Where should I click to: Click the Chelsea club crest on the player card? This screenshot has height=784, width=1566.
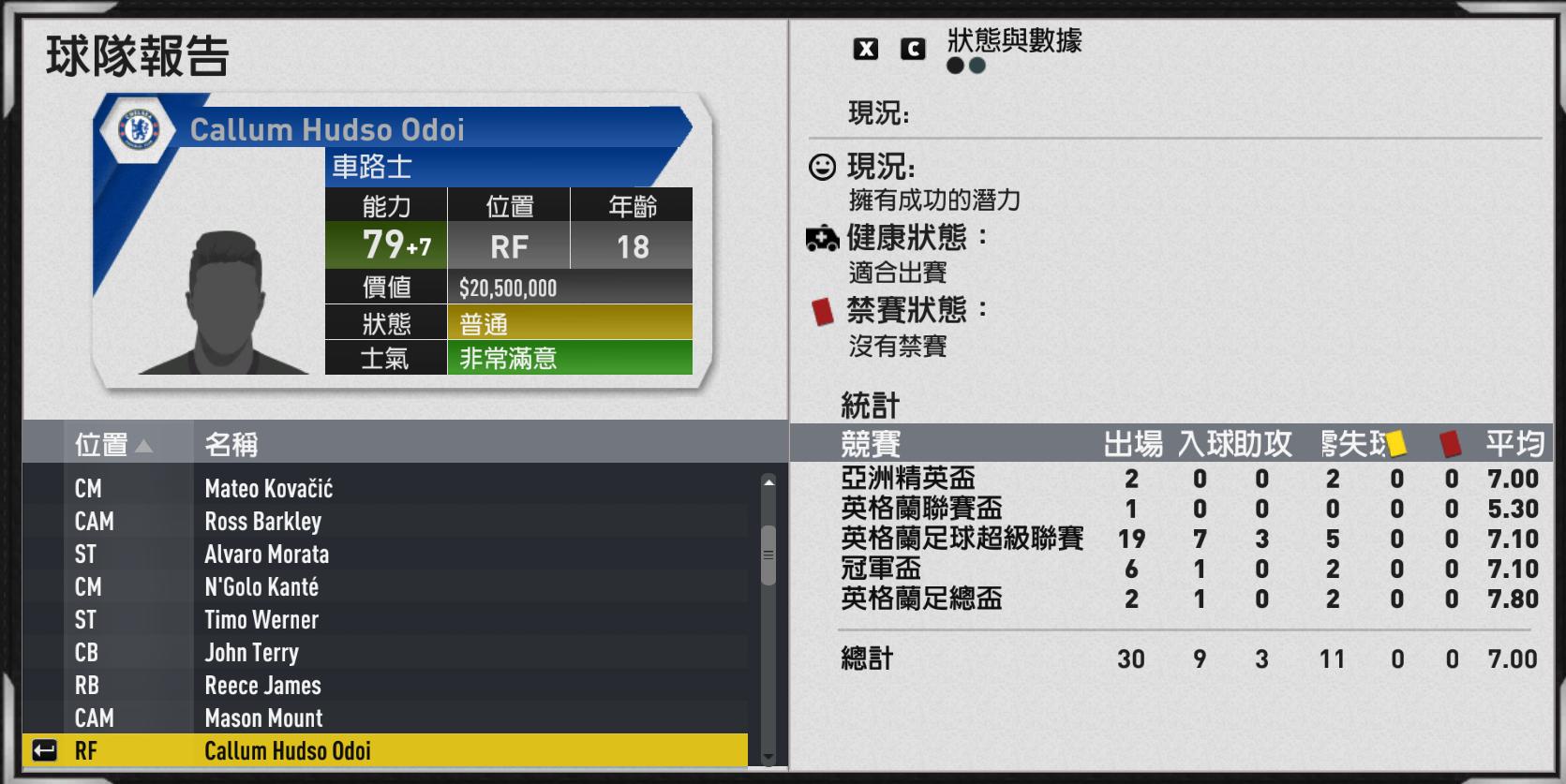click(139, 130)
